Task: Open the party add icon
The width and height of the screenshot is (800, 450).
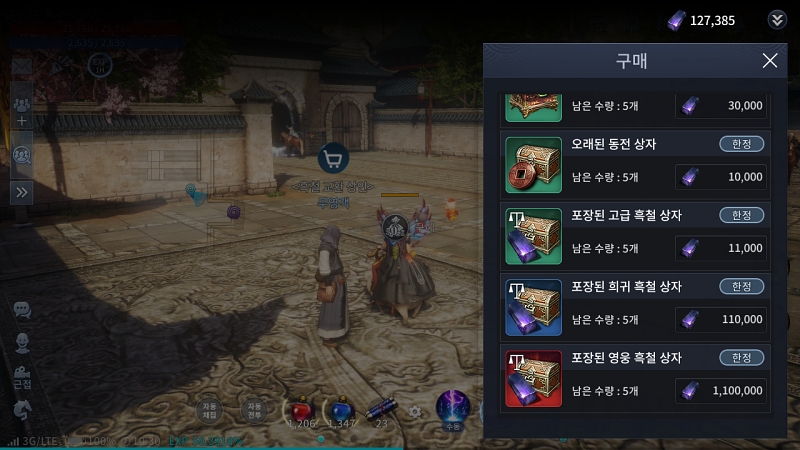Action: click(x=22, y=111)
